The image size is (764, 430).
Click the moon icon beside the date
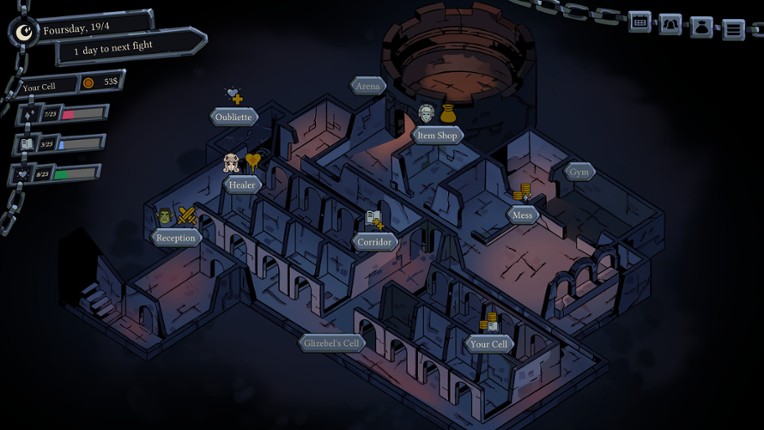(24, 32)
